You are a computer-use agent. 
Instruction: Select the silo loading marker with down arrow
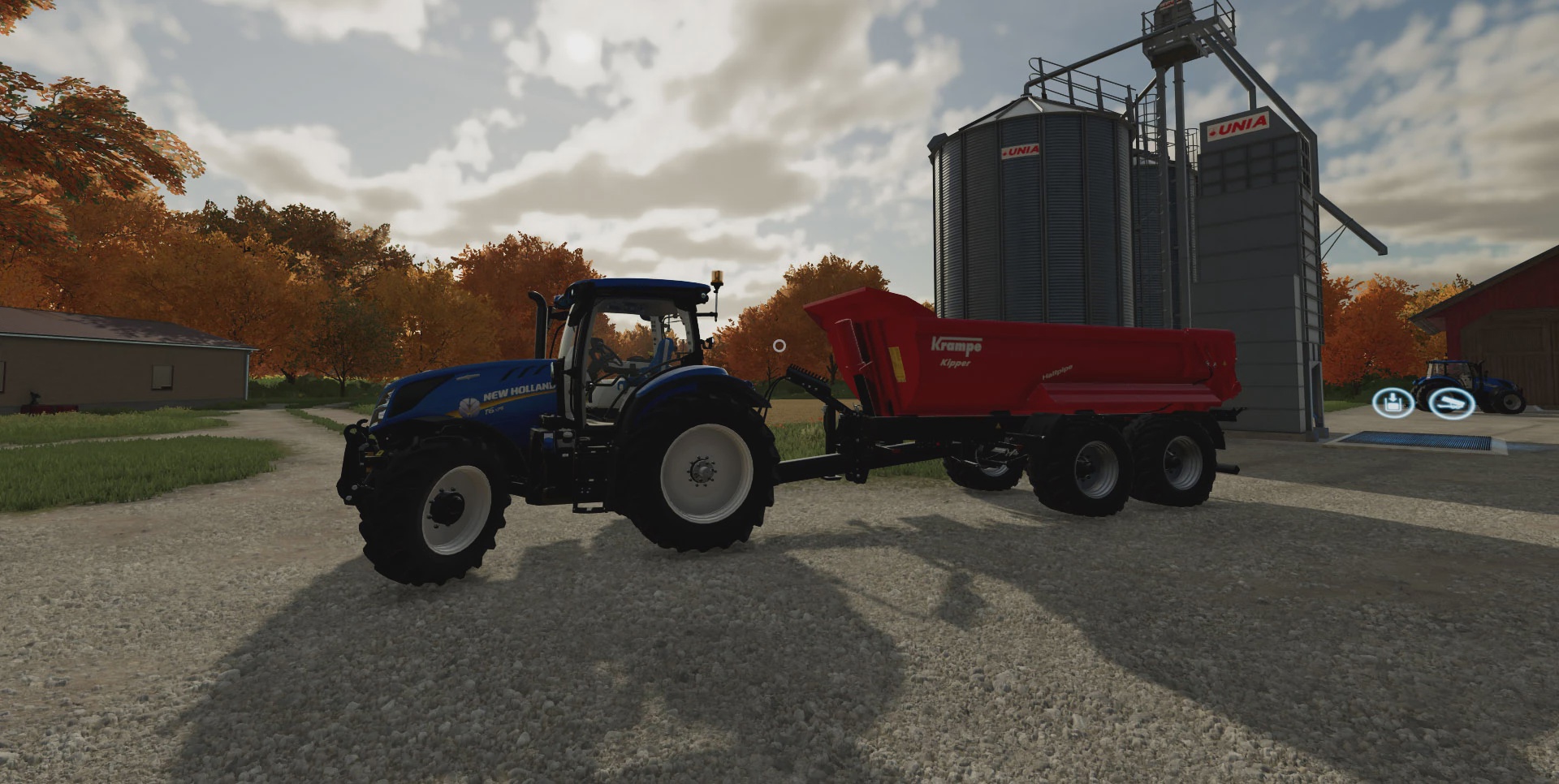click(1393, 403)
